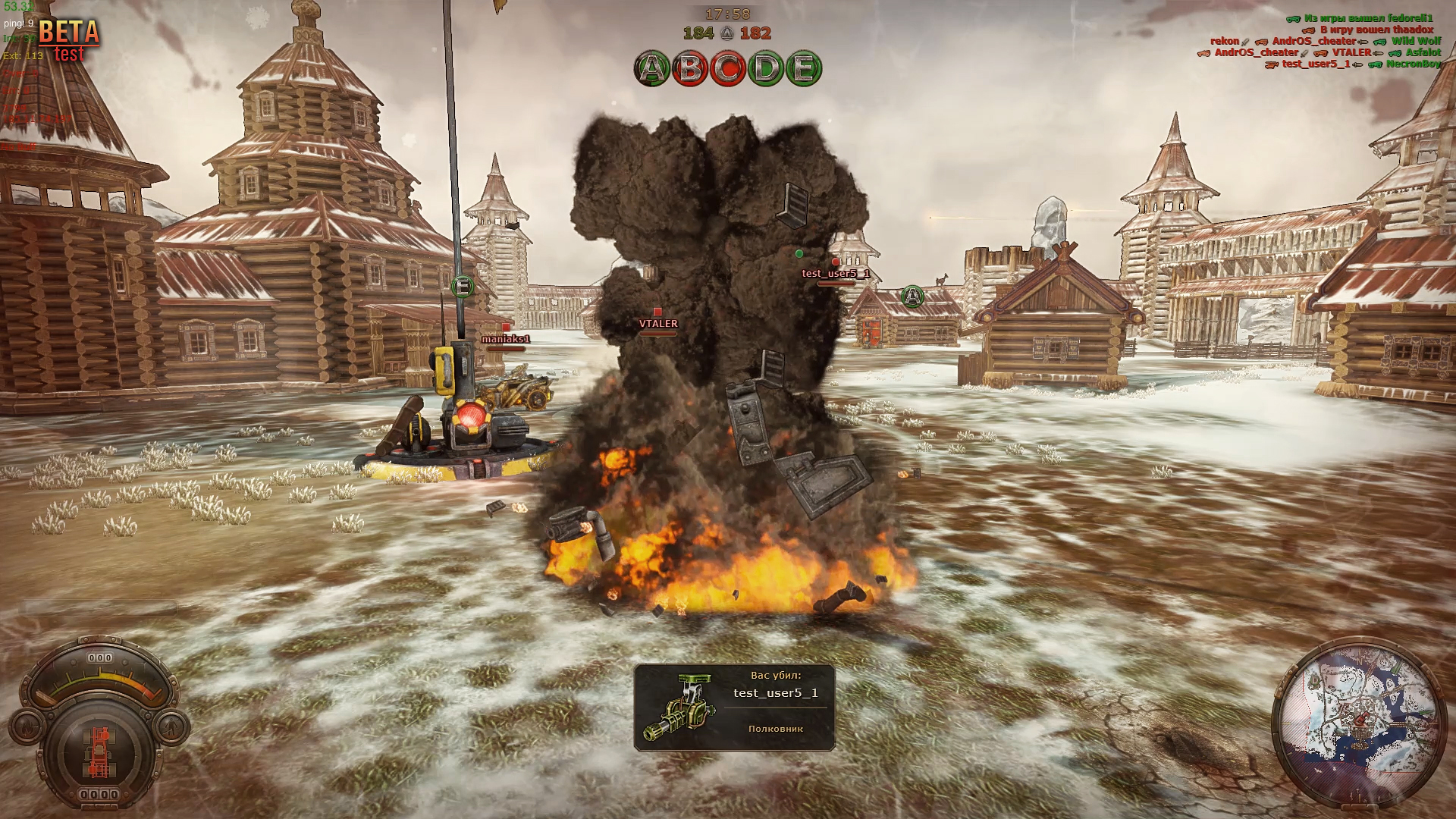
Task: Click the silver crown icon between team scores
Action: 726,33
